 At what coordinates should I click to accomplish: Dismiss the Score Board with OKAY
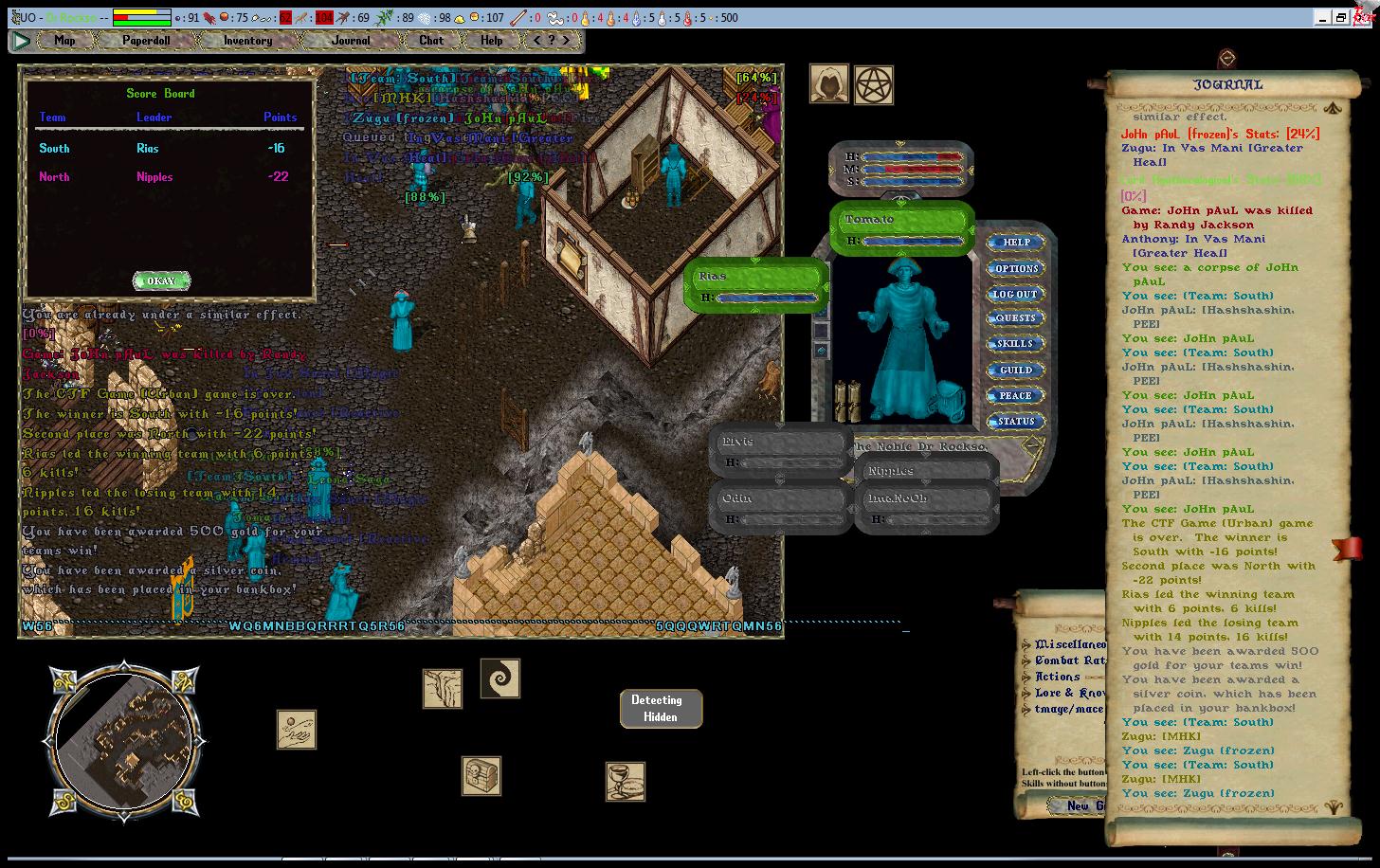click(x=161, y=280)
